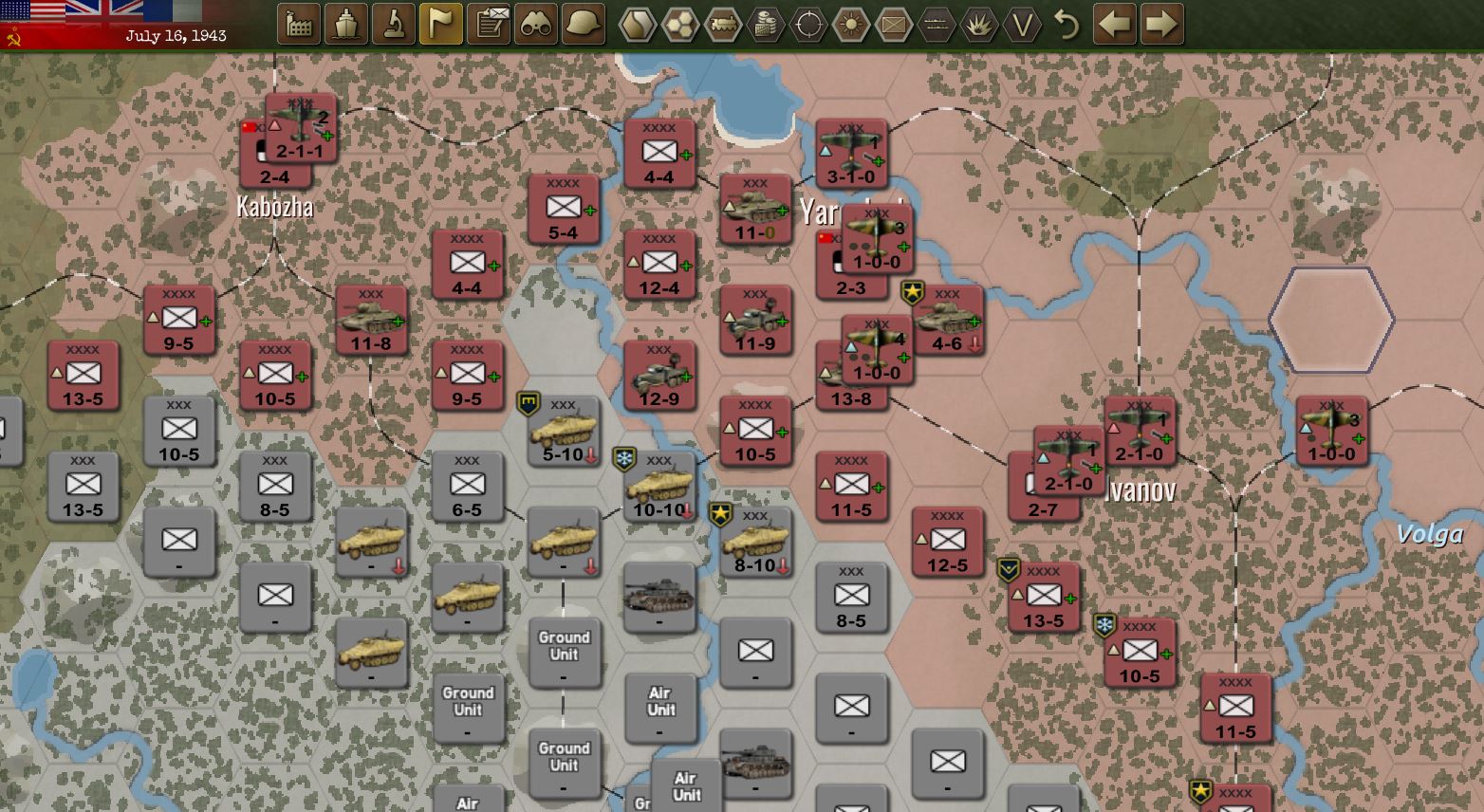The image size is (1484, 812).
Task: Toggle the explosion combat overlay
Action: pos(979,25)
